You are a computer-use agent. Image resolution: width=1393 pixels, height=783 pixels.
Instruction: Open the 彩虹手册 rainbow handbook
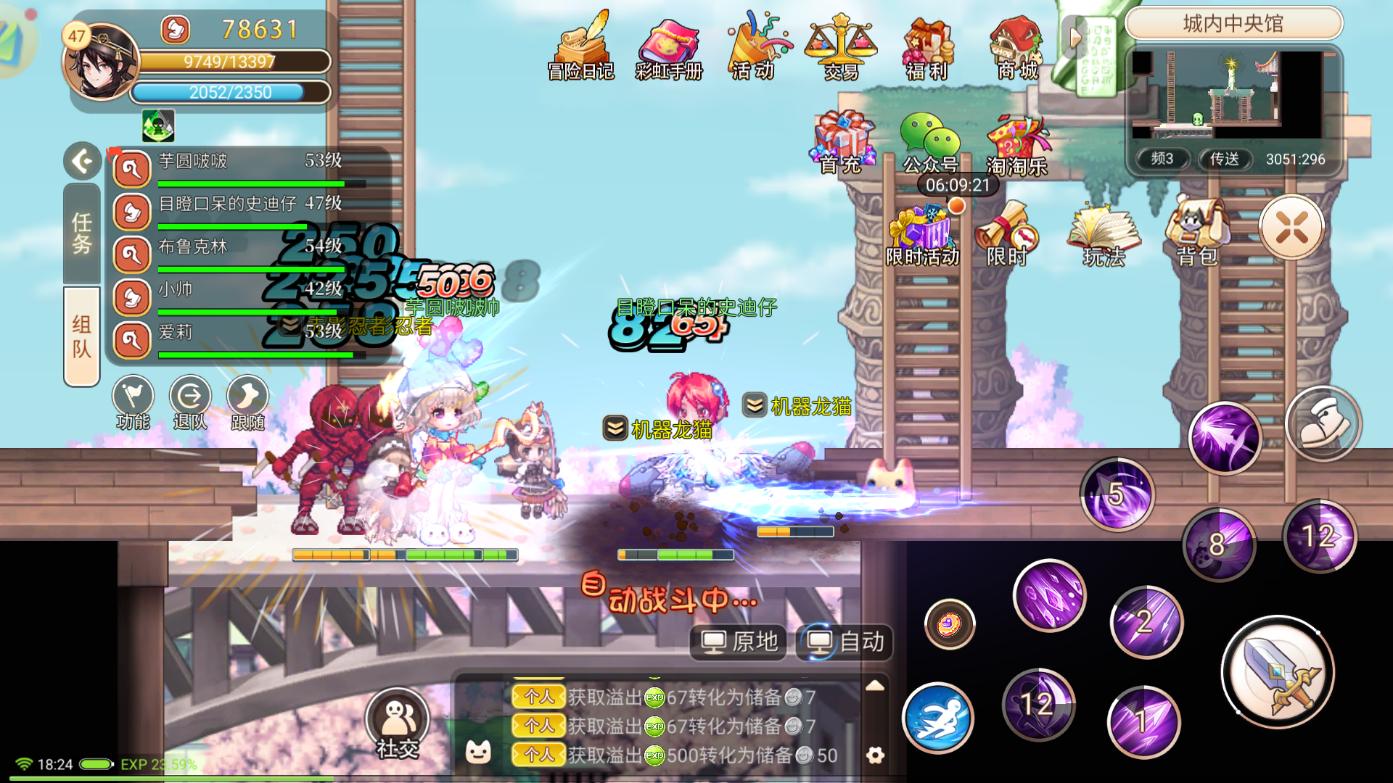coord(668,47)
